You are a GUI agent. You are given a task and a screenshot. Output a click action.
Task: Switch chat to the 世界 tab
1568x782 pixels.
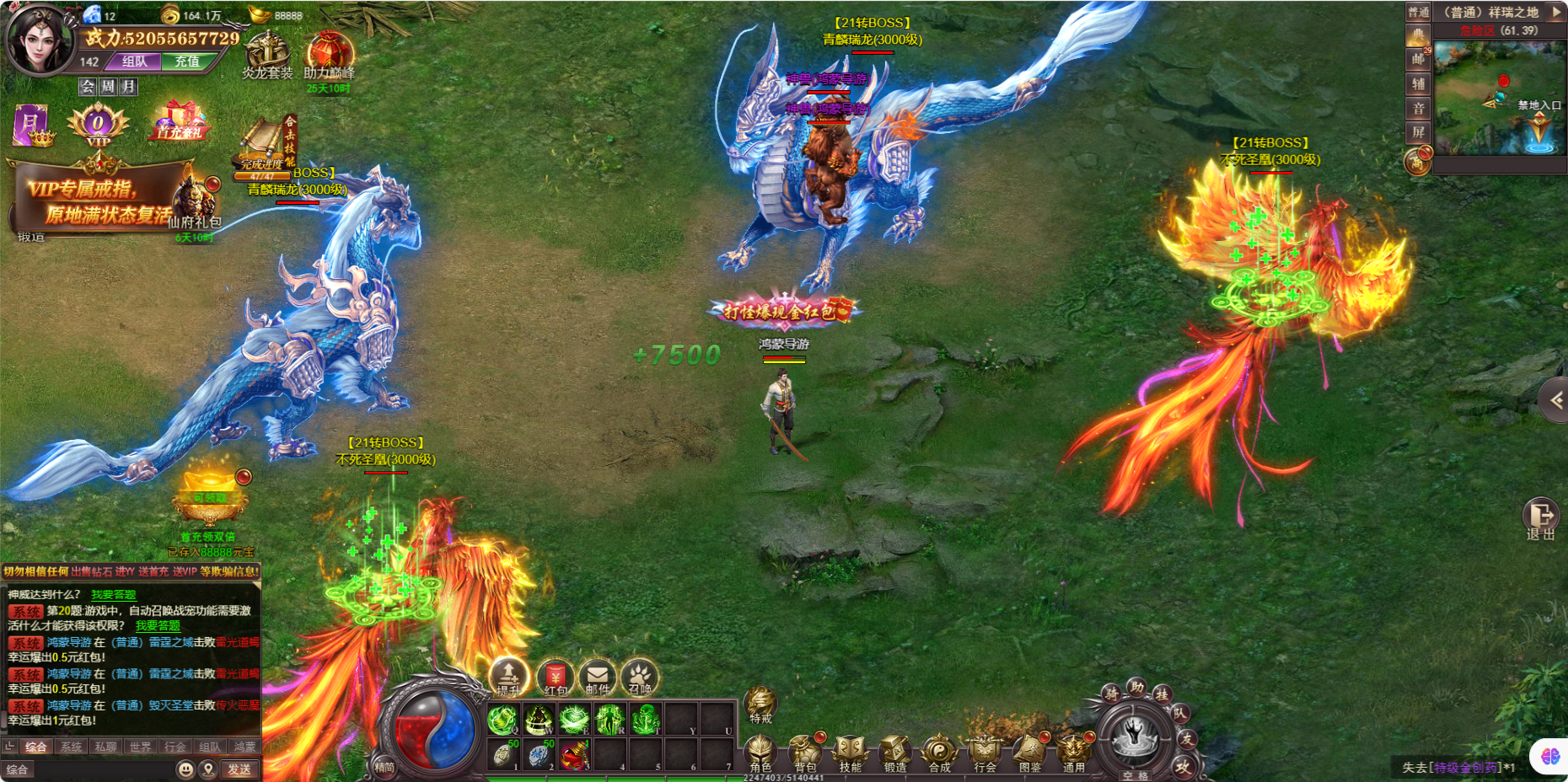(141, 747)
